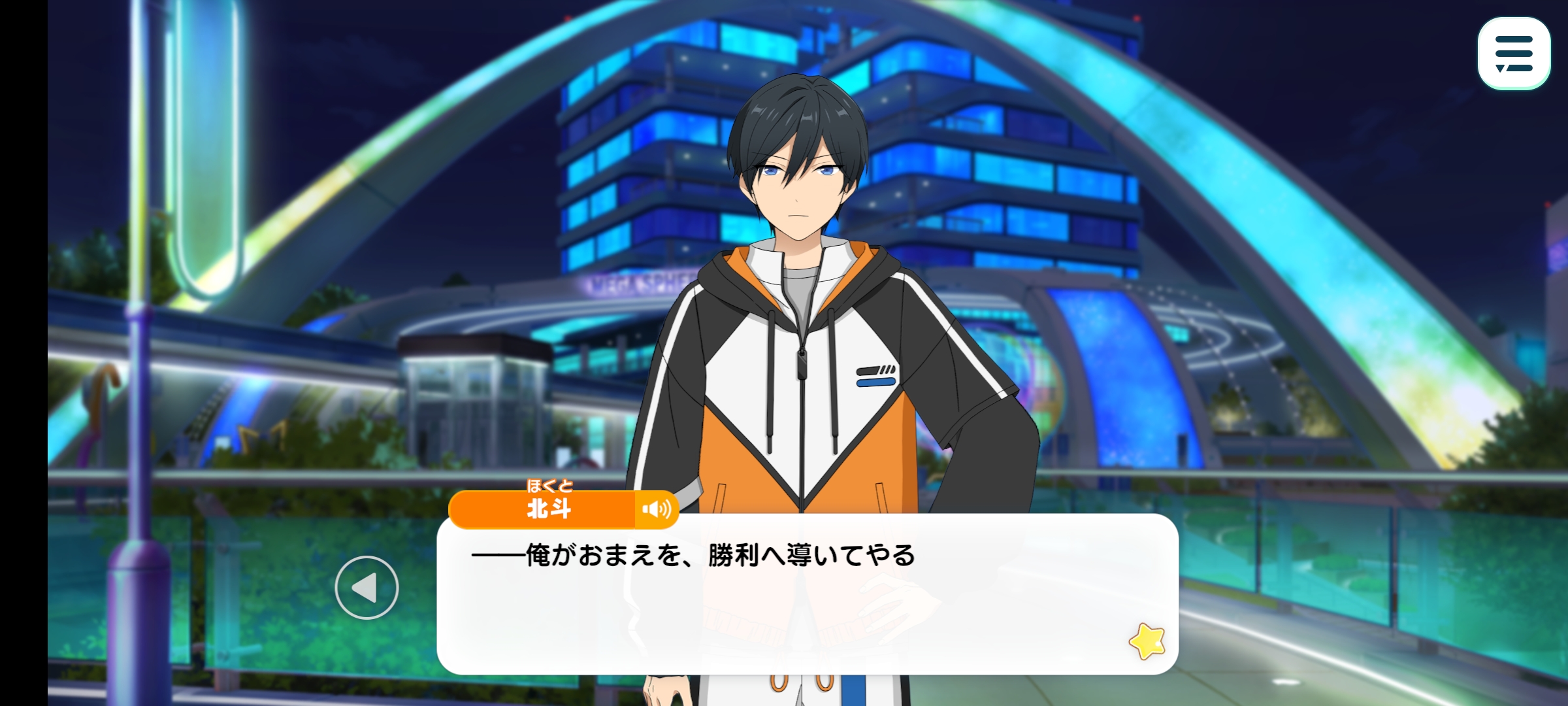Replay Hokuto's voice line with the speaker icon
The height and width of the screenshot is (706, 1568).
656,509
